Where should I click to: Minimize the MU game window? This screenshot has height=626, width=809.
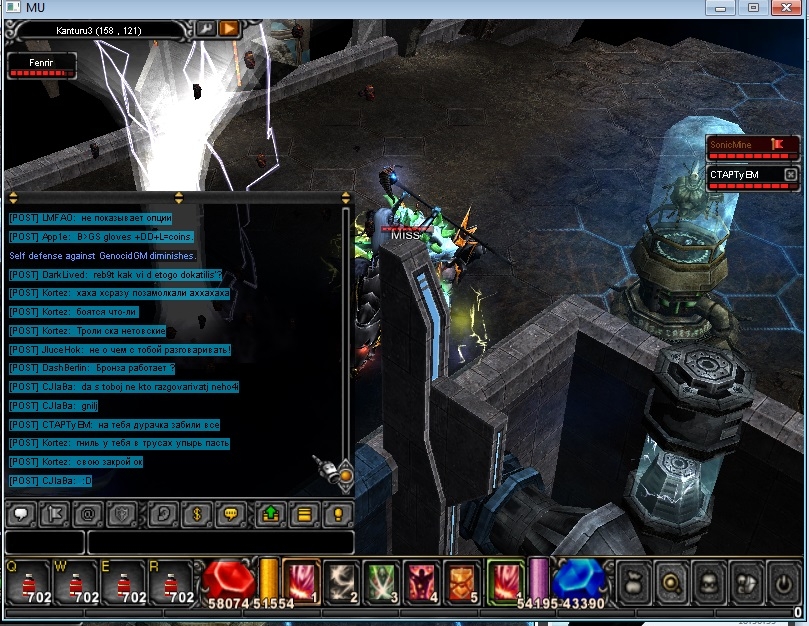tap(718, 8)
